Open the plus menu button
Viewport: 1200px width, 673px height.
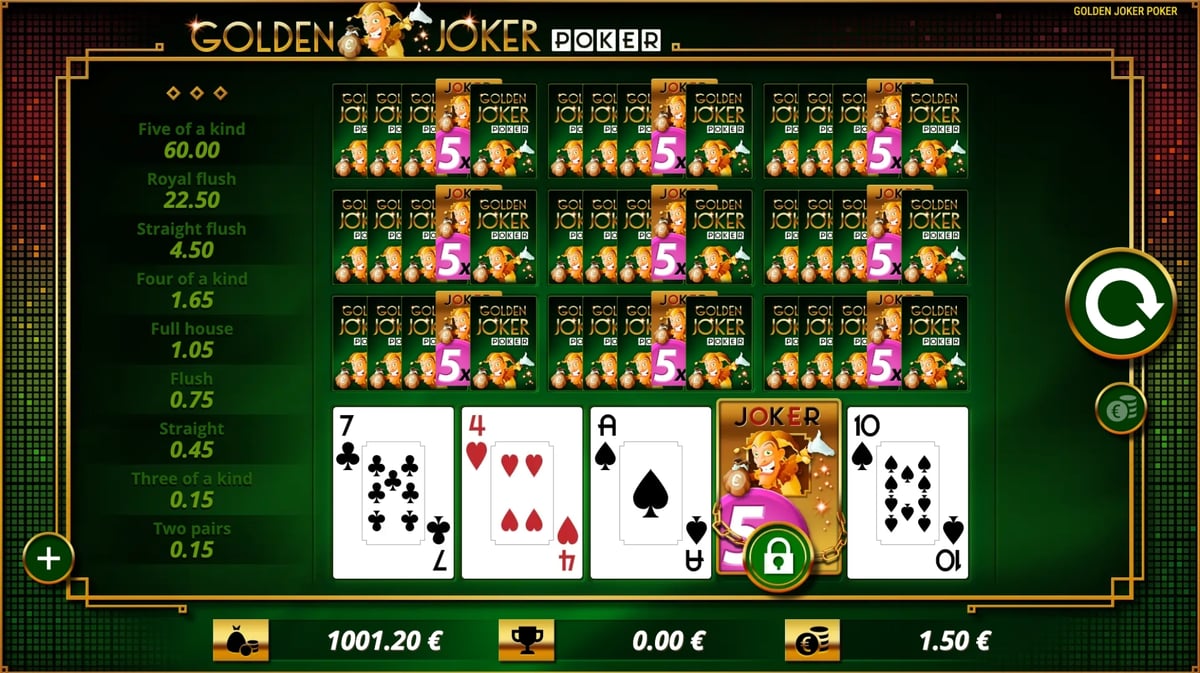pyautogui.click(x=49, y=557)
